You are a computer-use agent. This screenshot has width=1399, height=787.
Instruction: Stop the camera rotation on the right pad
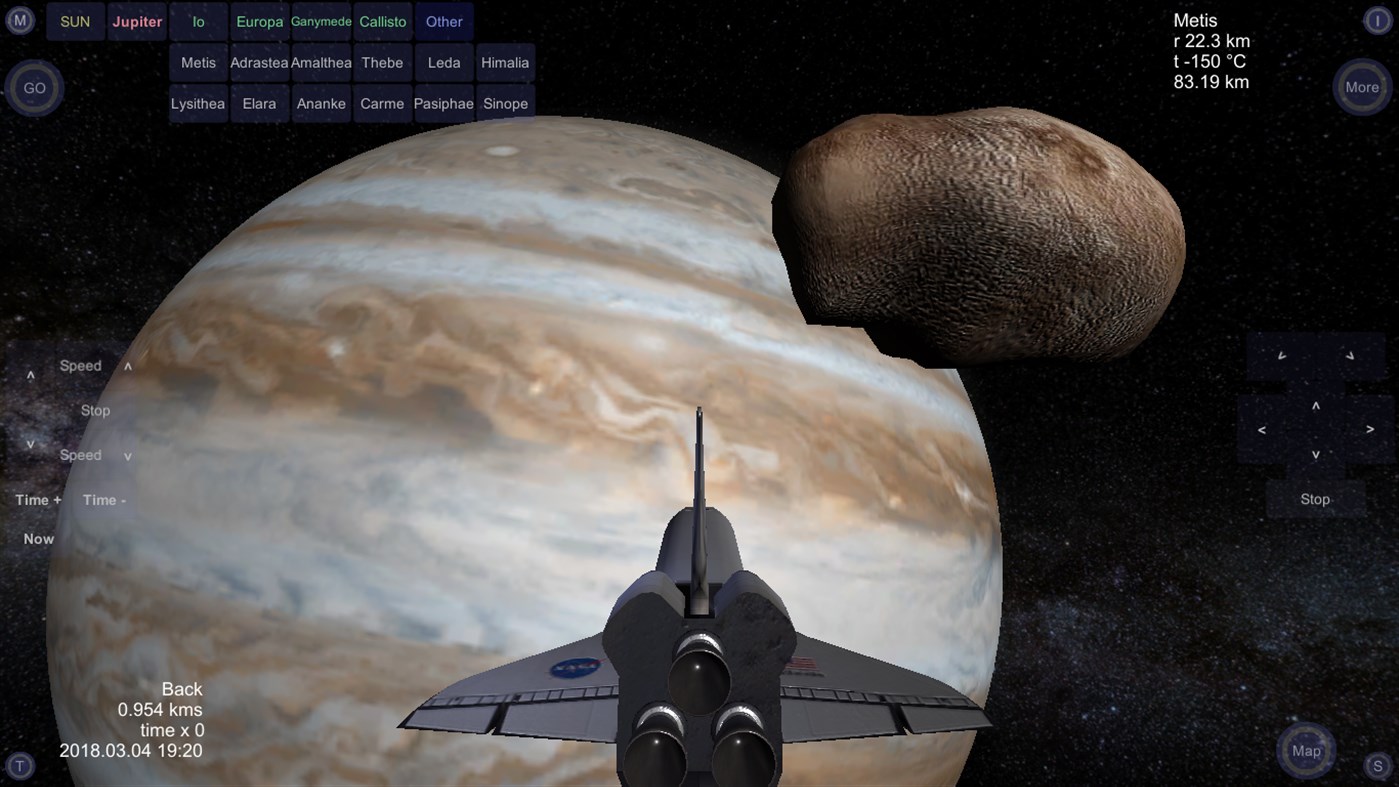(x=1314, y=498)
